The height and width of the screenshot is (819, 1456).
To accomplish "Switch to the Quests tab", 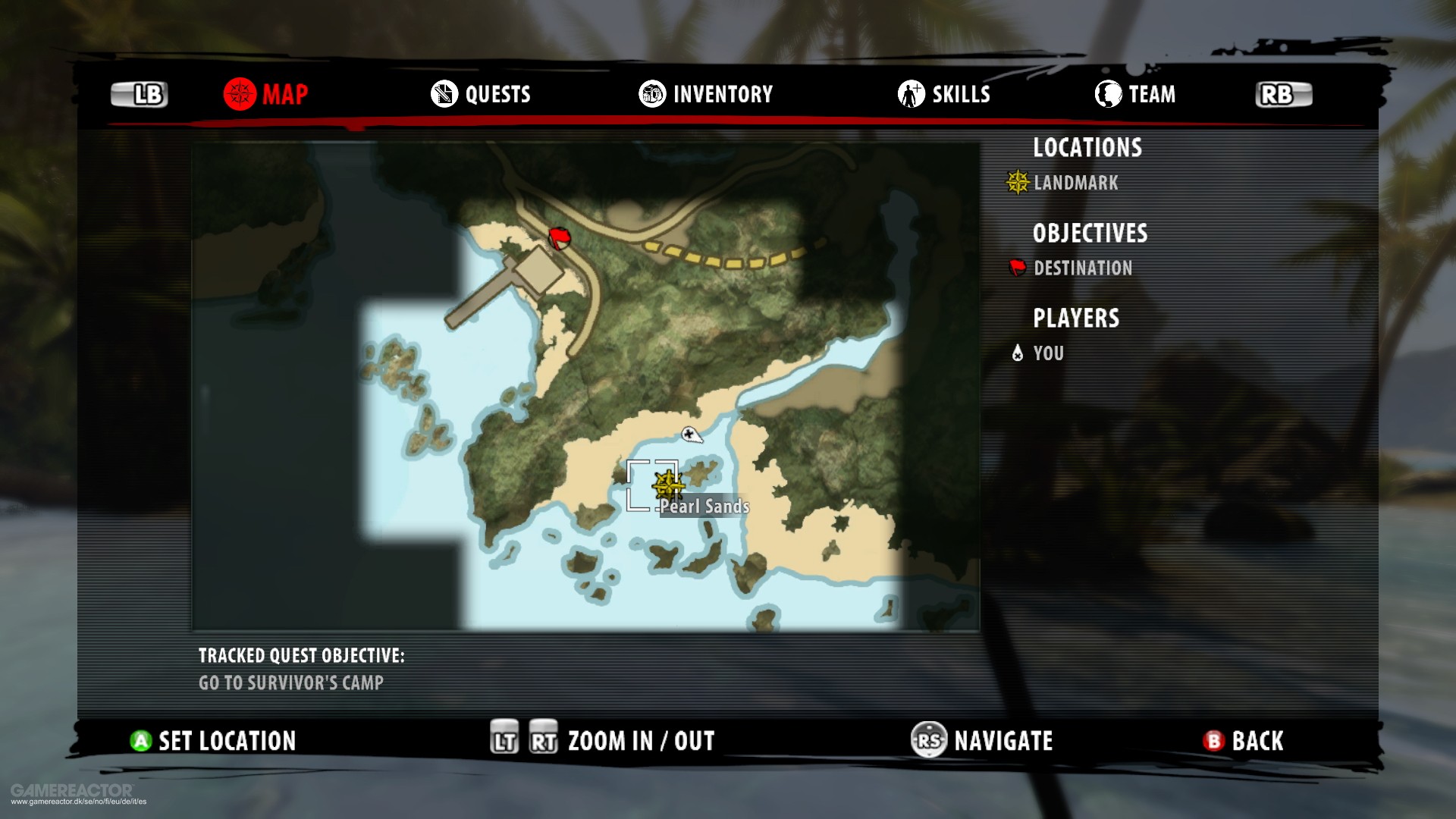I will [481, 94].
